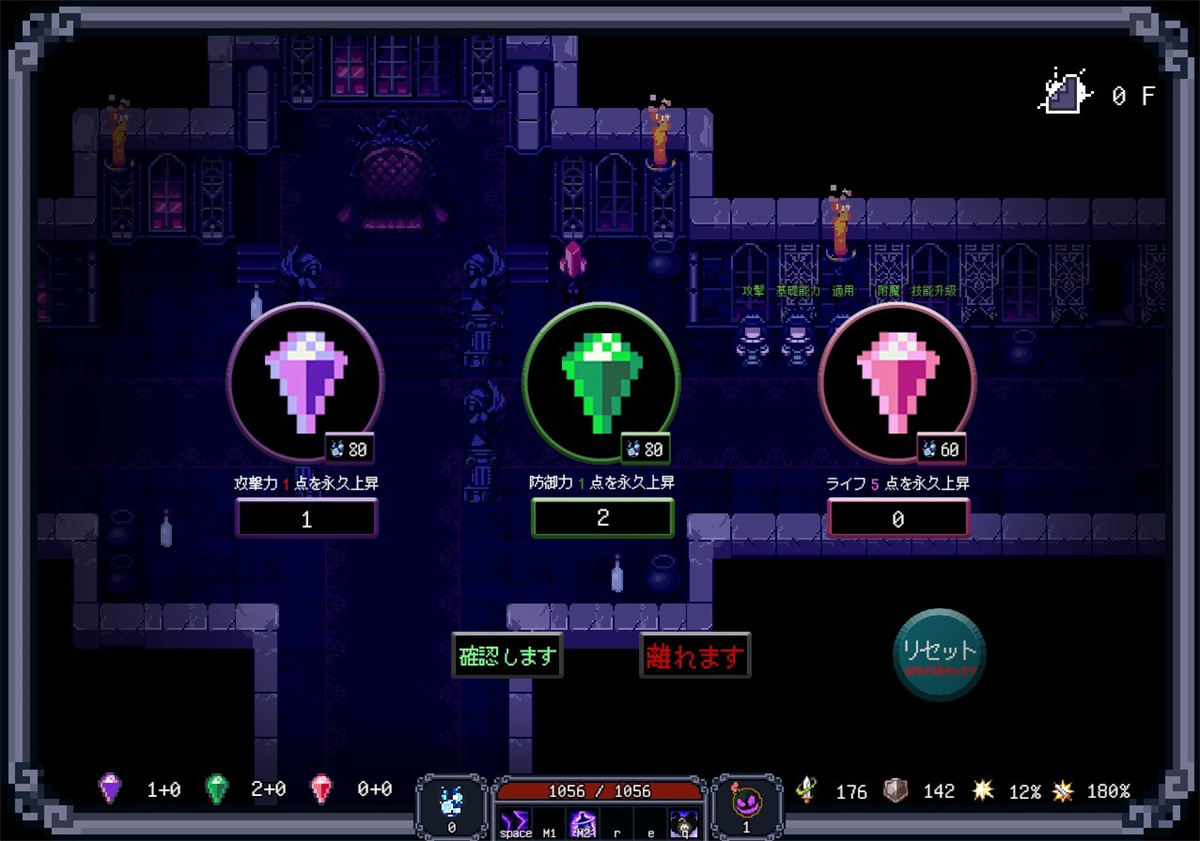Viewport: 1200px width, 841px height.
Task: Click the defense power count field
Action: [602, 518]
